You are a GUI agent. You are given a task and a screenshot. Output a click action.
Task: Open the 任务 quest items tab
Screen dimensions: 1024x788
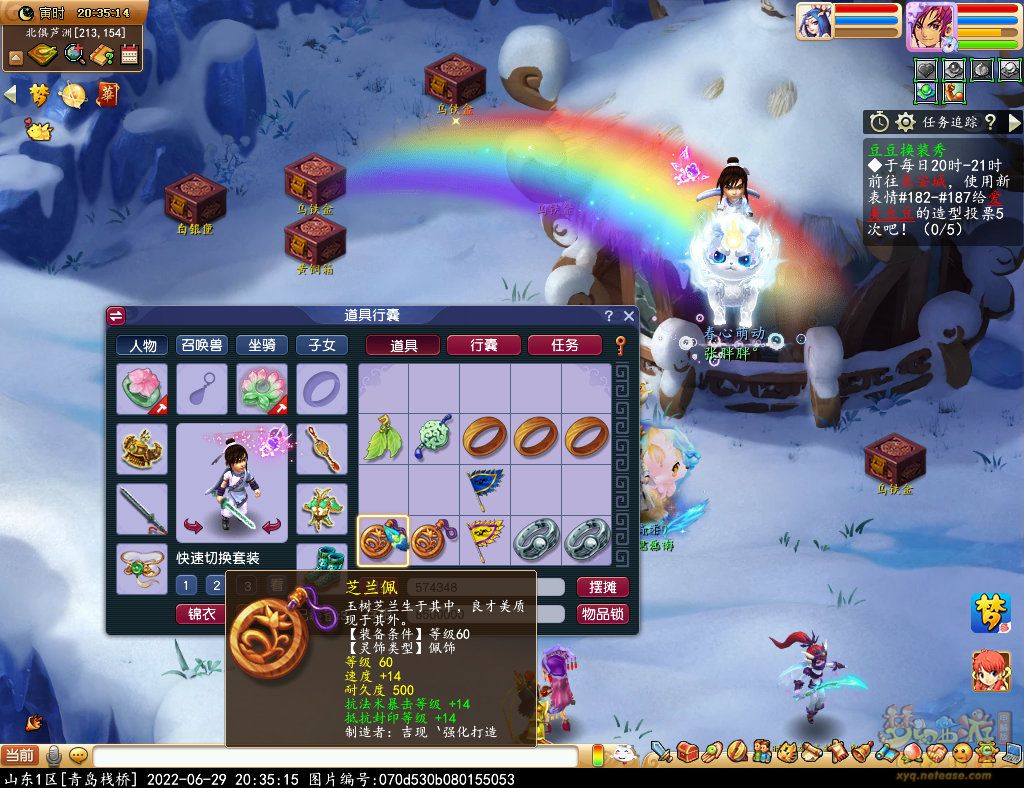(565, 345)
